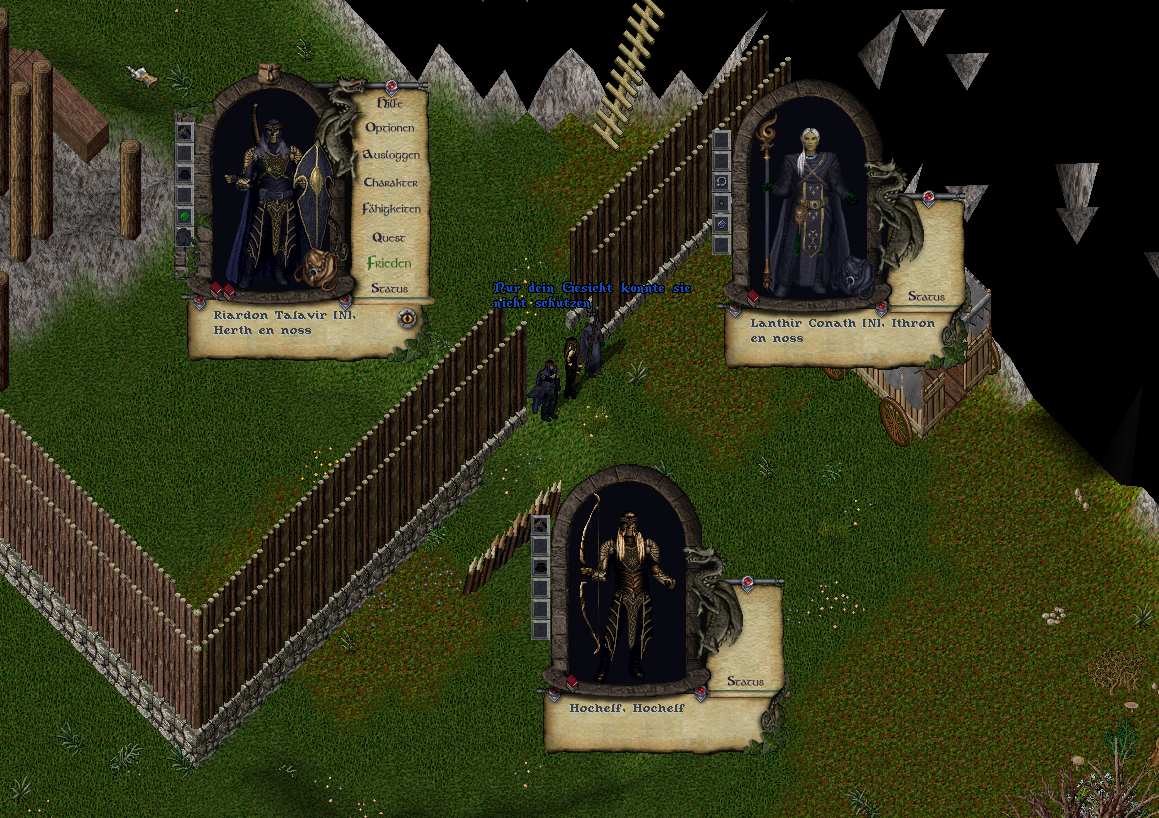This screenshot has height=818, width=1159.
Task: Open Status on the Hochelf paperdoll
Action: (745, 681)
